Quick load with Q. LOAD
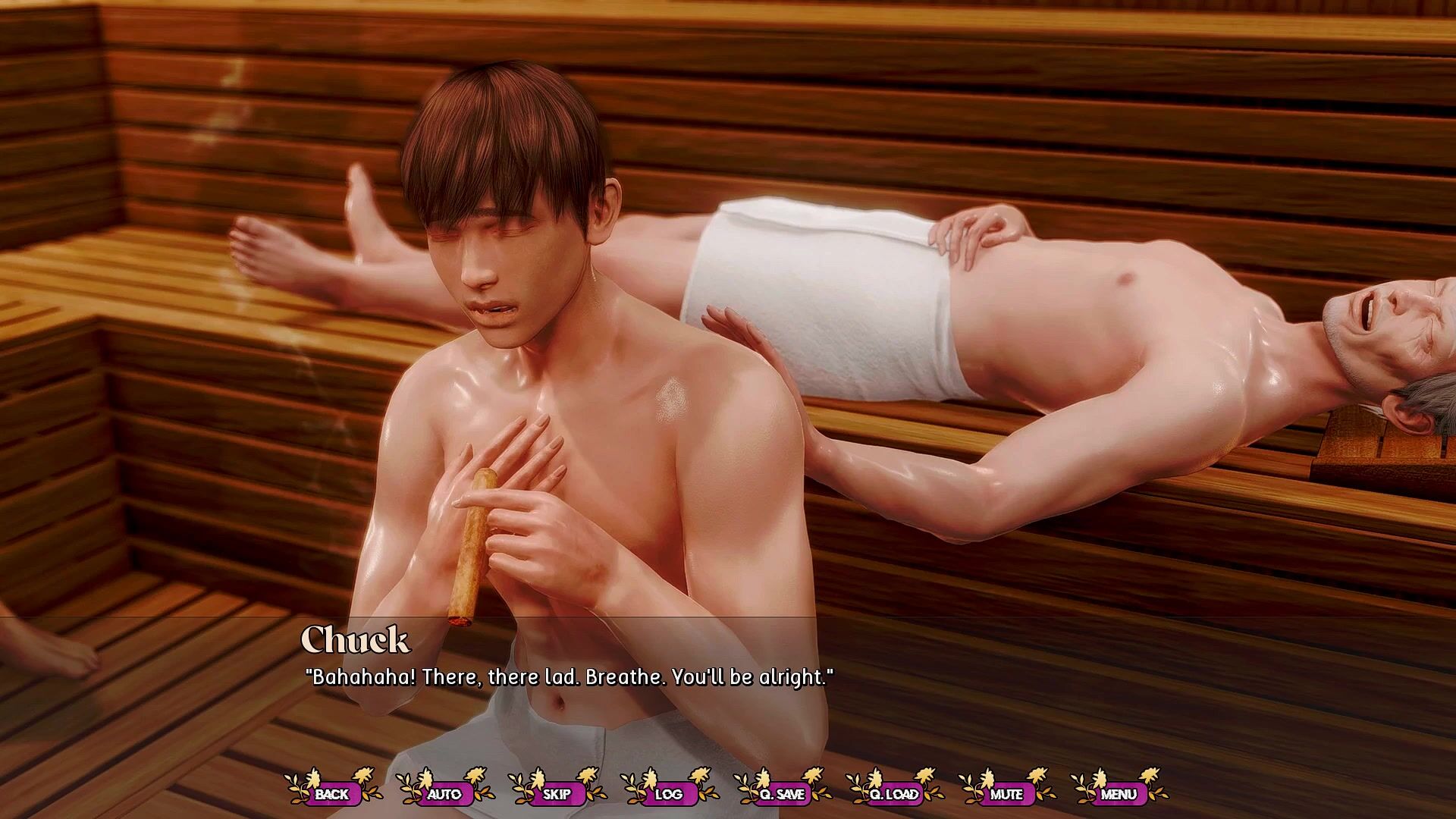1456x819 pixels. (x=893, y=794)
